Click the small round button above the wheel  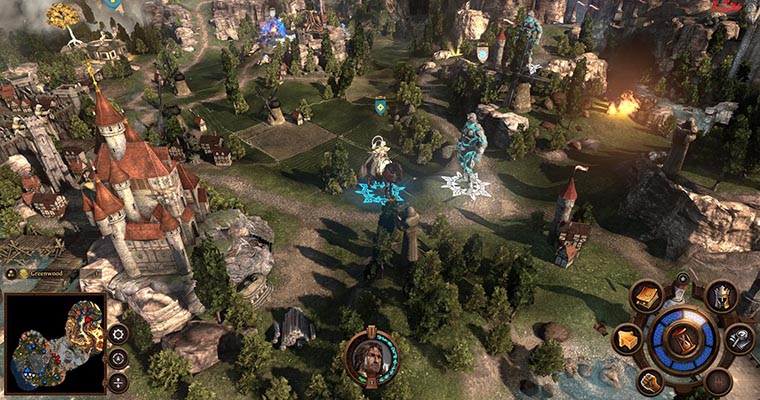(x=683, y=280)
